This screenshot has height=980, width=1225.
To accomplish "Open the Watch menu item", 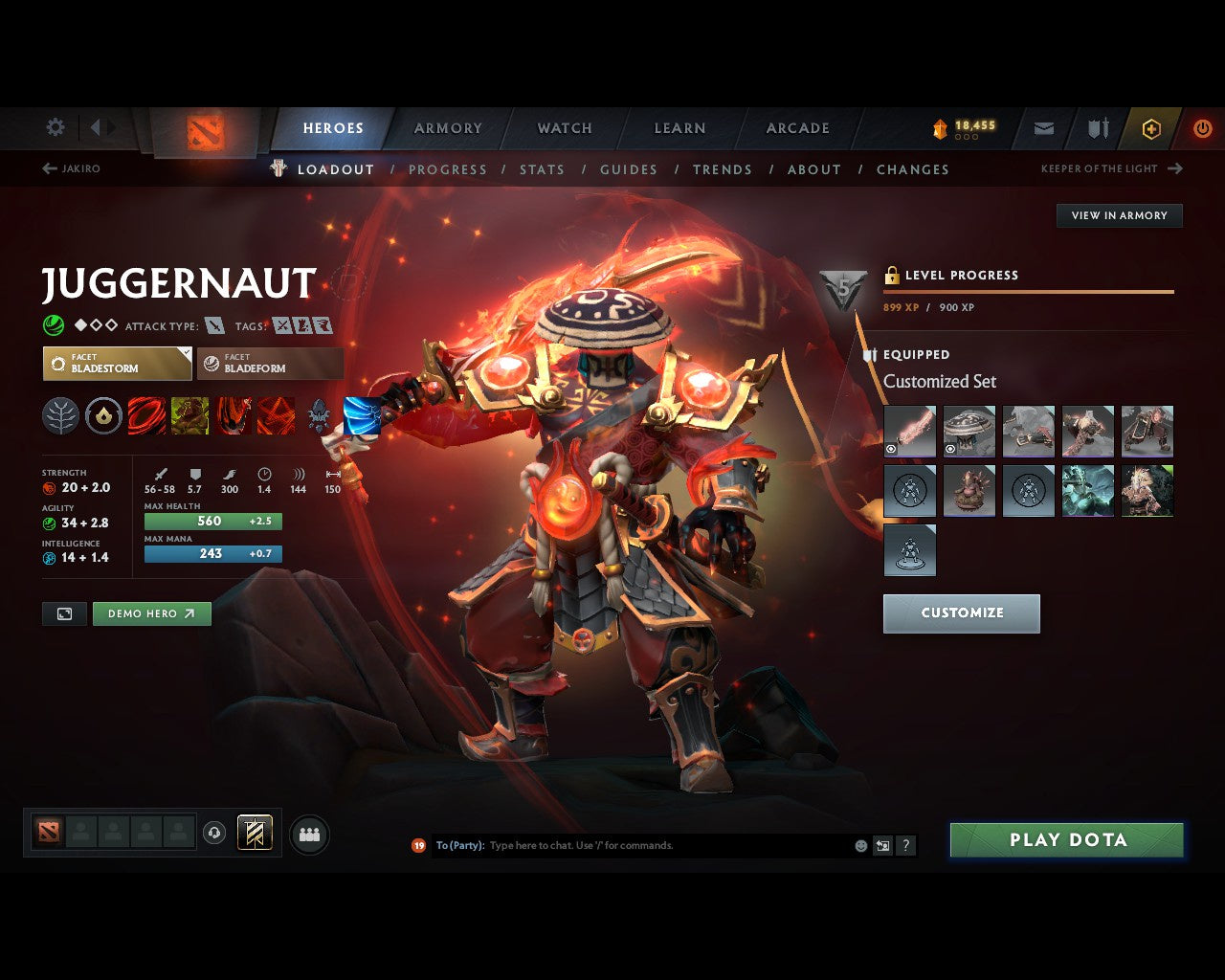I will pyautogui.click(x=564, y=128).
